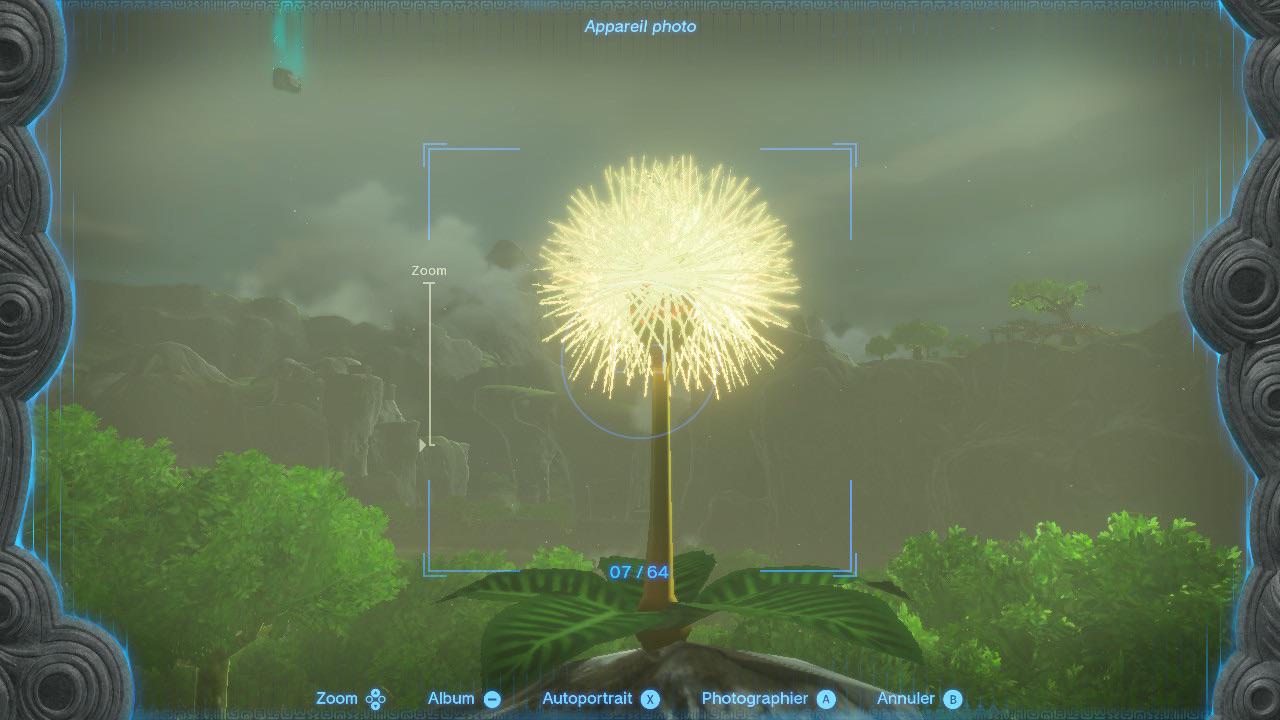The image size is (1280, 720).
Task: Click the top end of the Zoom slider track
Action: (x=431, y=285)
